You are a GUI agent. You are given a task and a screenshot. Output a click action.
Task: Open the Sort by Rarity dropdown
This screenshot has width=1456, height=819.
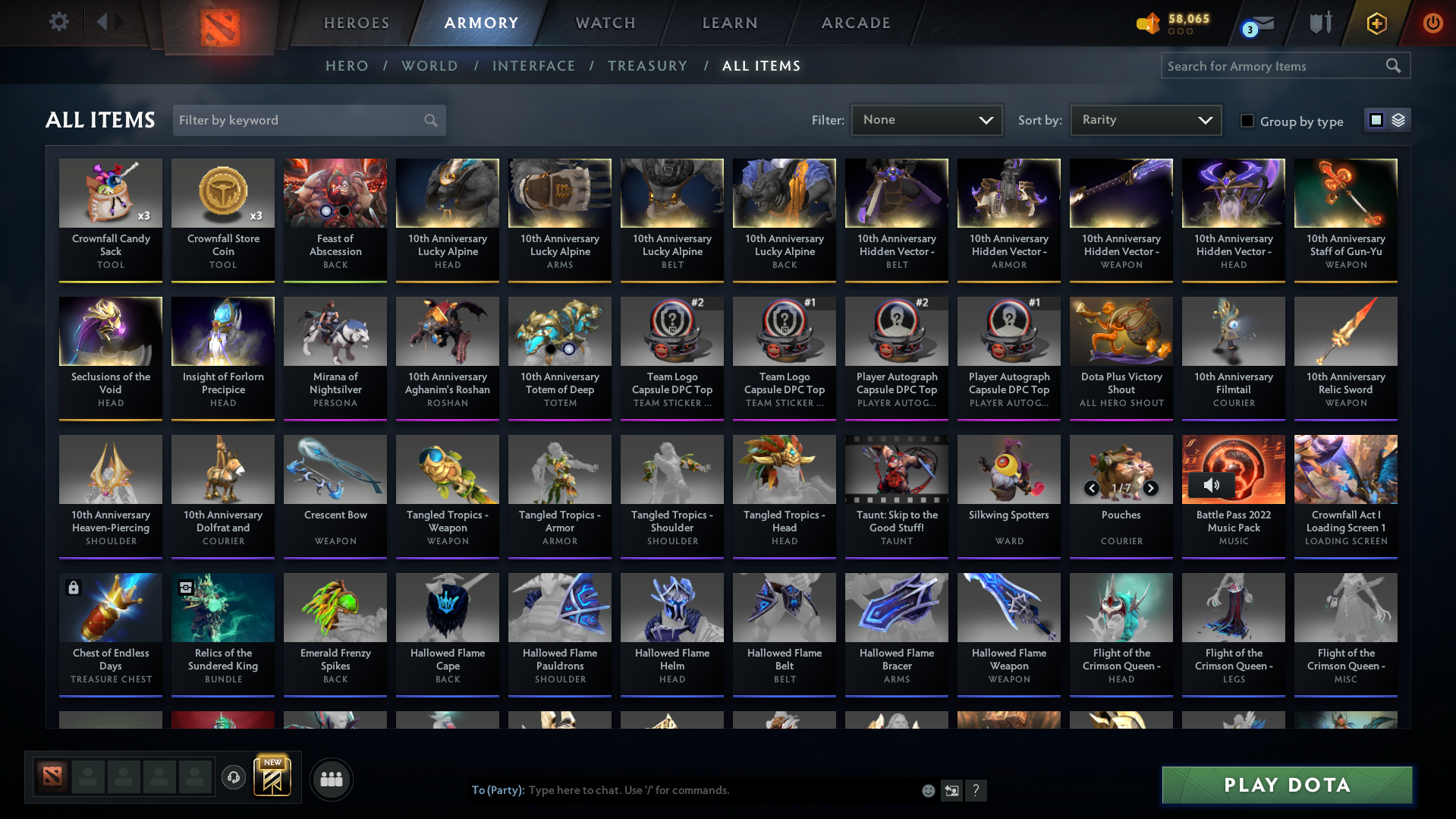1144,119
